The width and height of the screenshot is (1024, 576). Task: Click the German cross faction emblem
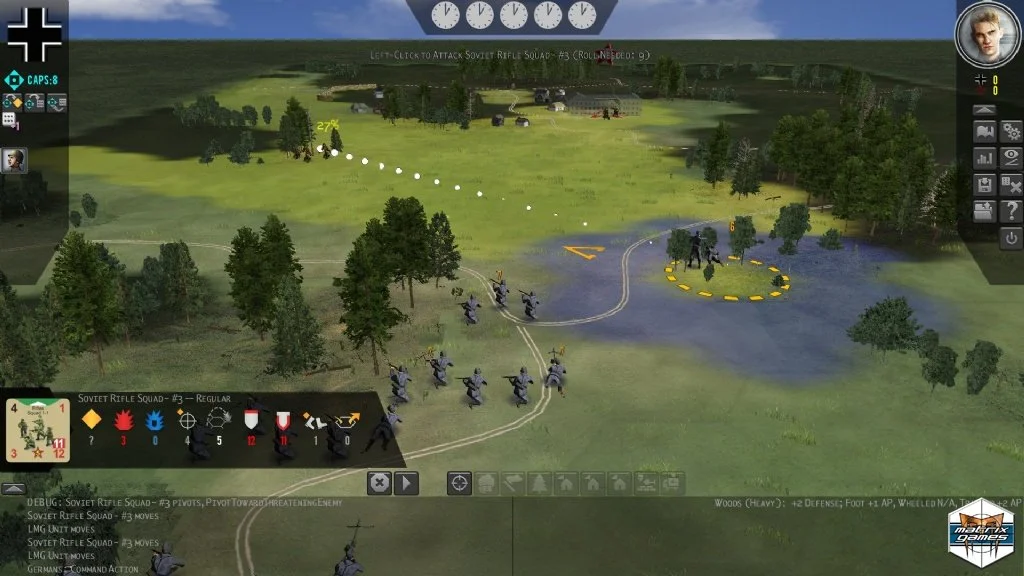pos(34,34)
